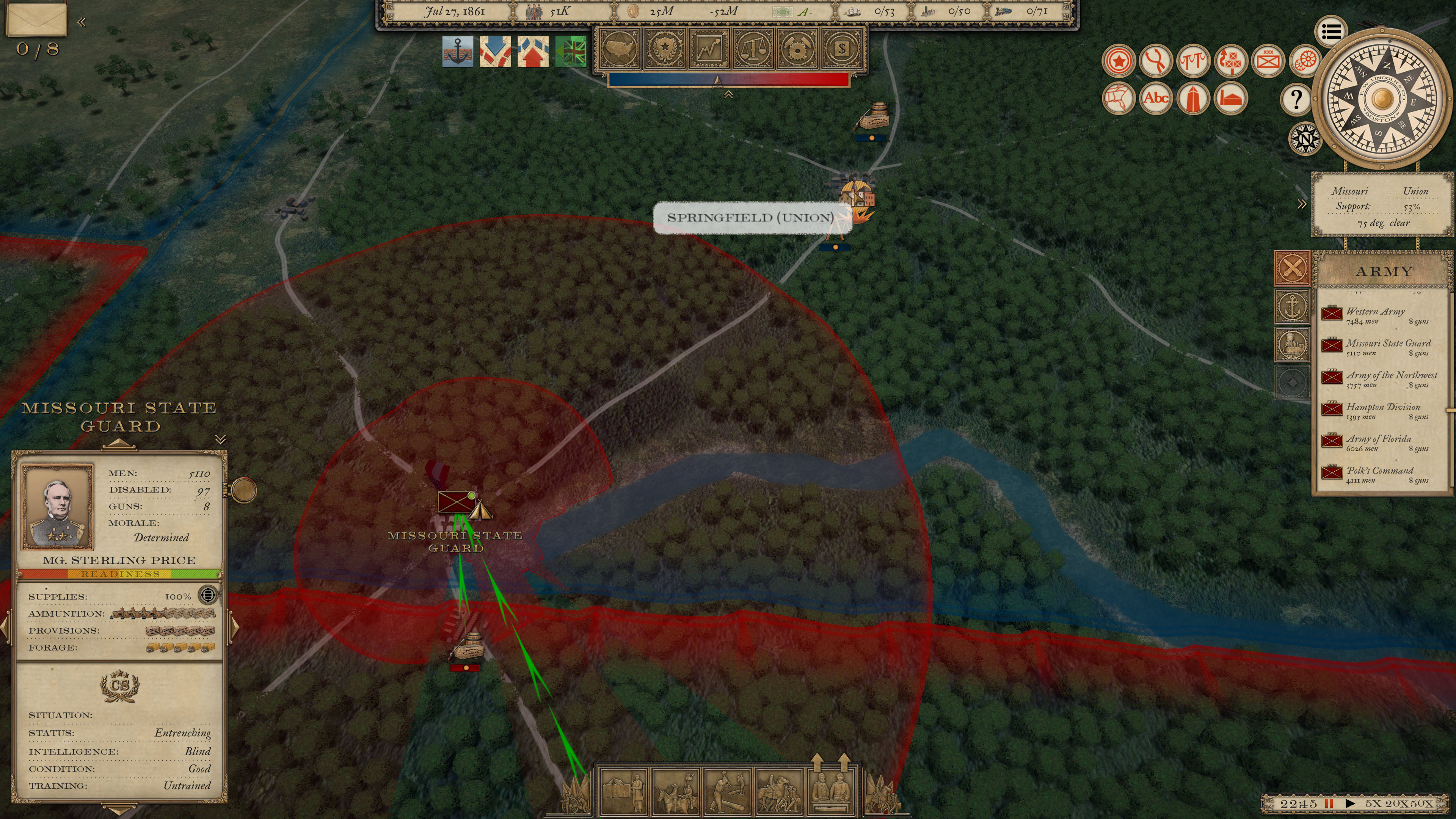Set game speed to 5X
This screenshot has width=1456, height=819.
click(x=1373, y=803)
